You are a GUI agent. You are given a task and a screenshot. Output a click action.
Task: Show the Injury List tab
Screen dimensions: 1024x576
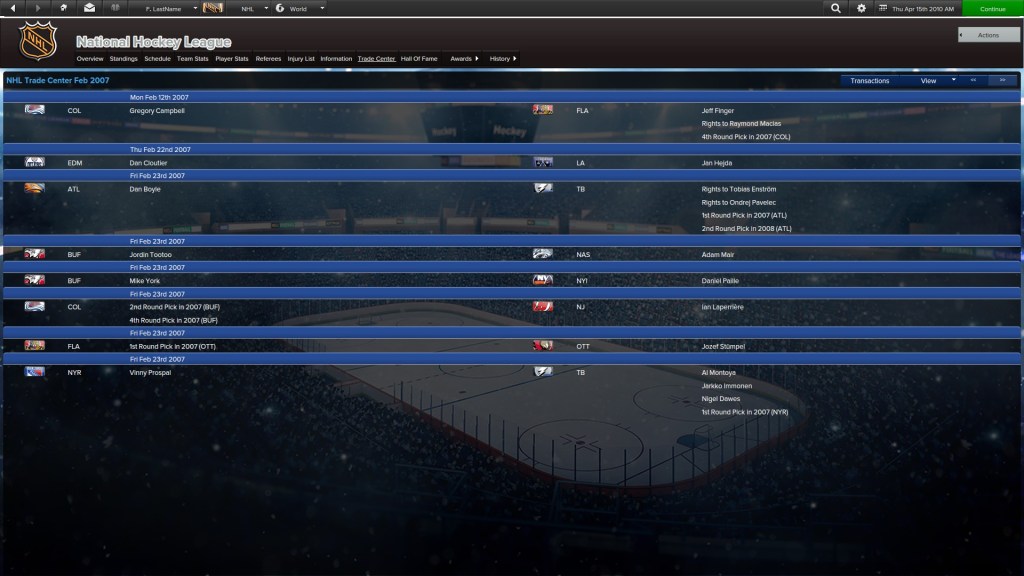[x=301, y=59]
